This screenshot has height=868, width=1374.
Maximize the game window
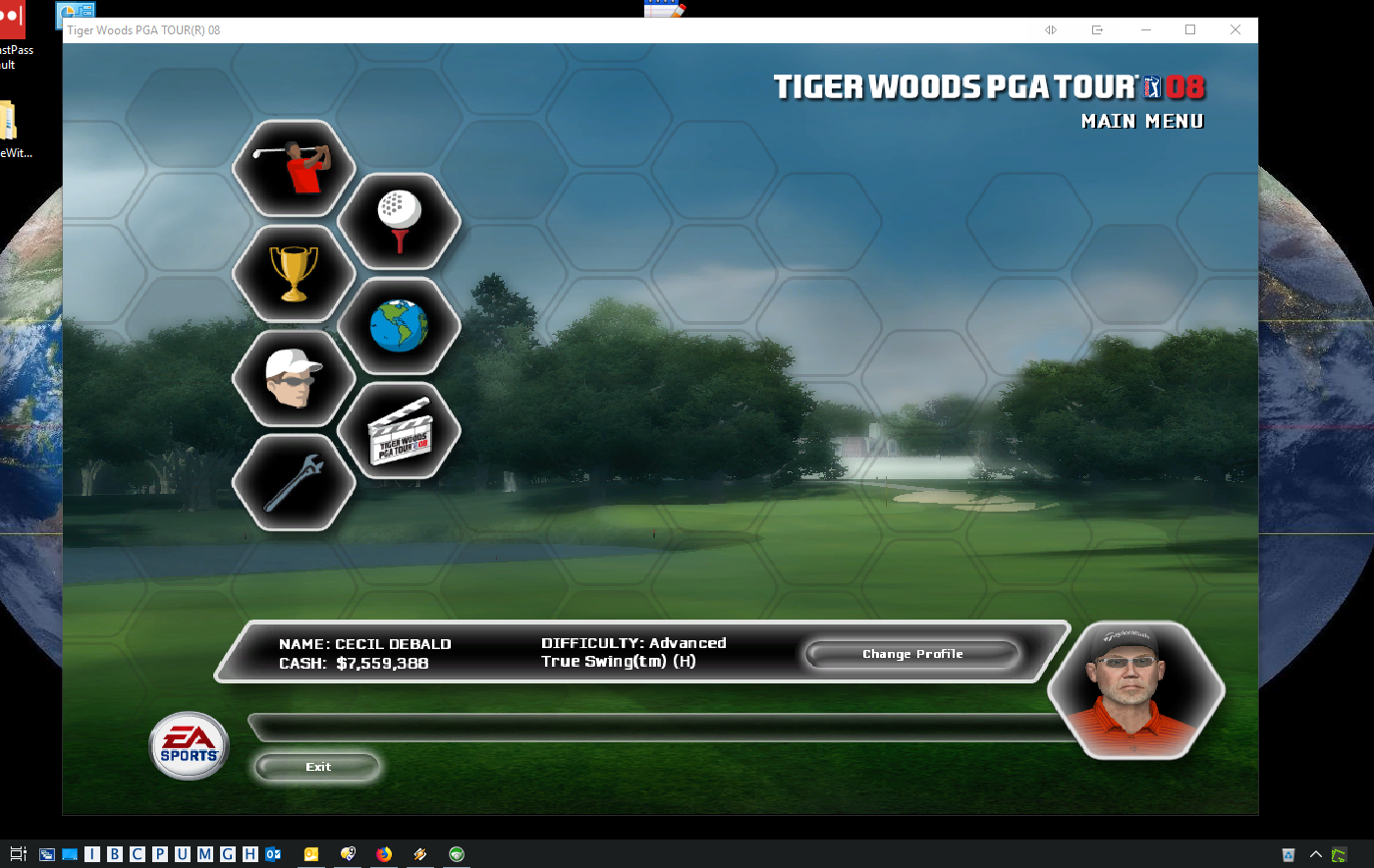pyautogui.click(x=1190, y=30)
